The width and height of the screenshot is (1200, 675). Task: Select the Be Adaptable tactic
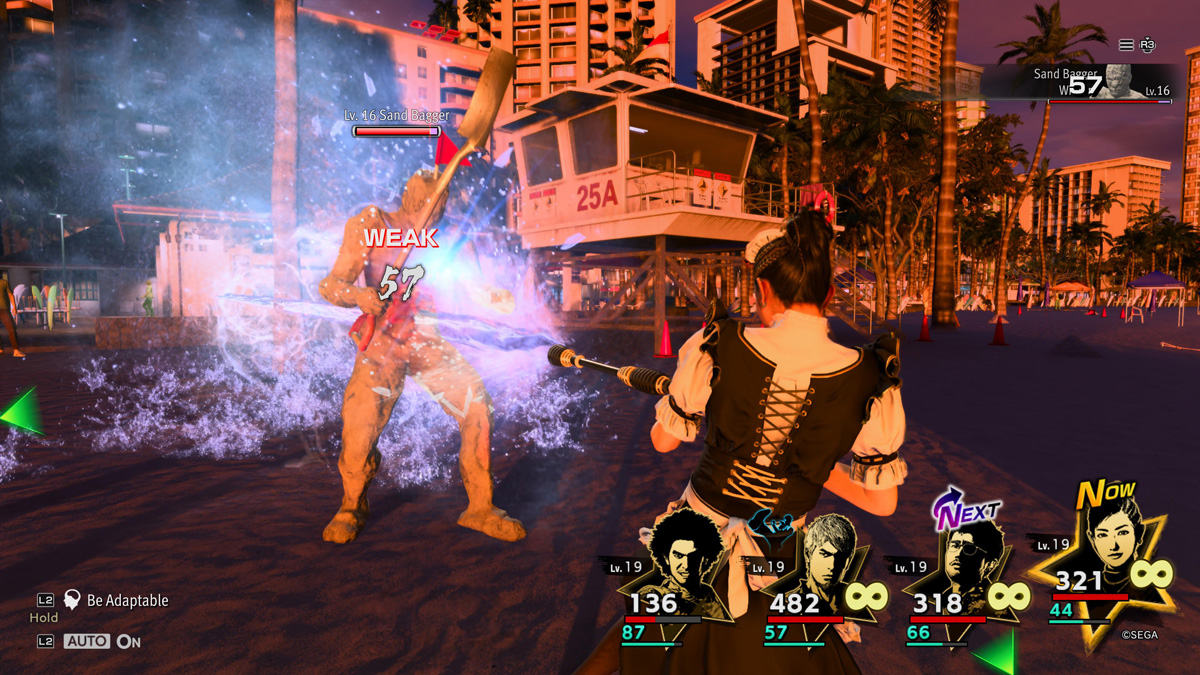pyautogui.click(x=126, y=600)
